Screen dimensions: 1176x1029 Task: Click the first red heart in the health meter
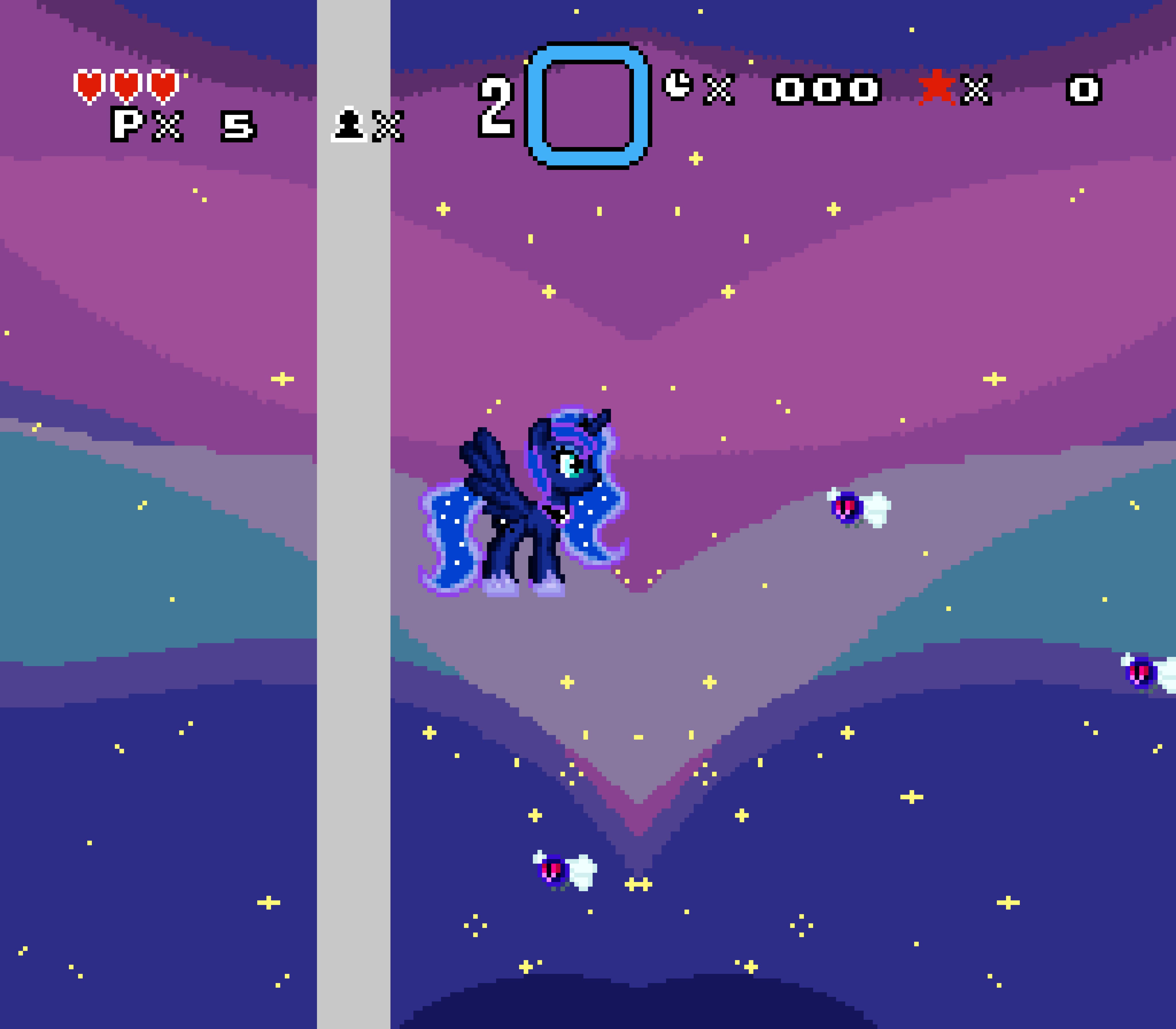[89, 86]
